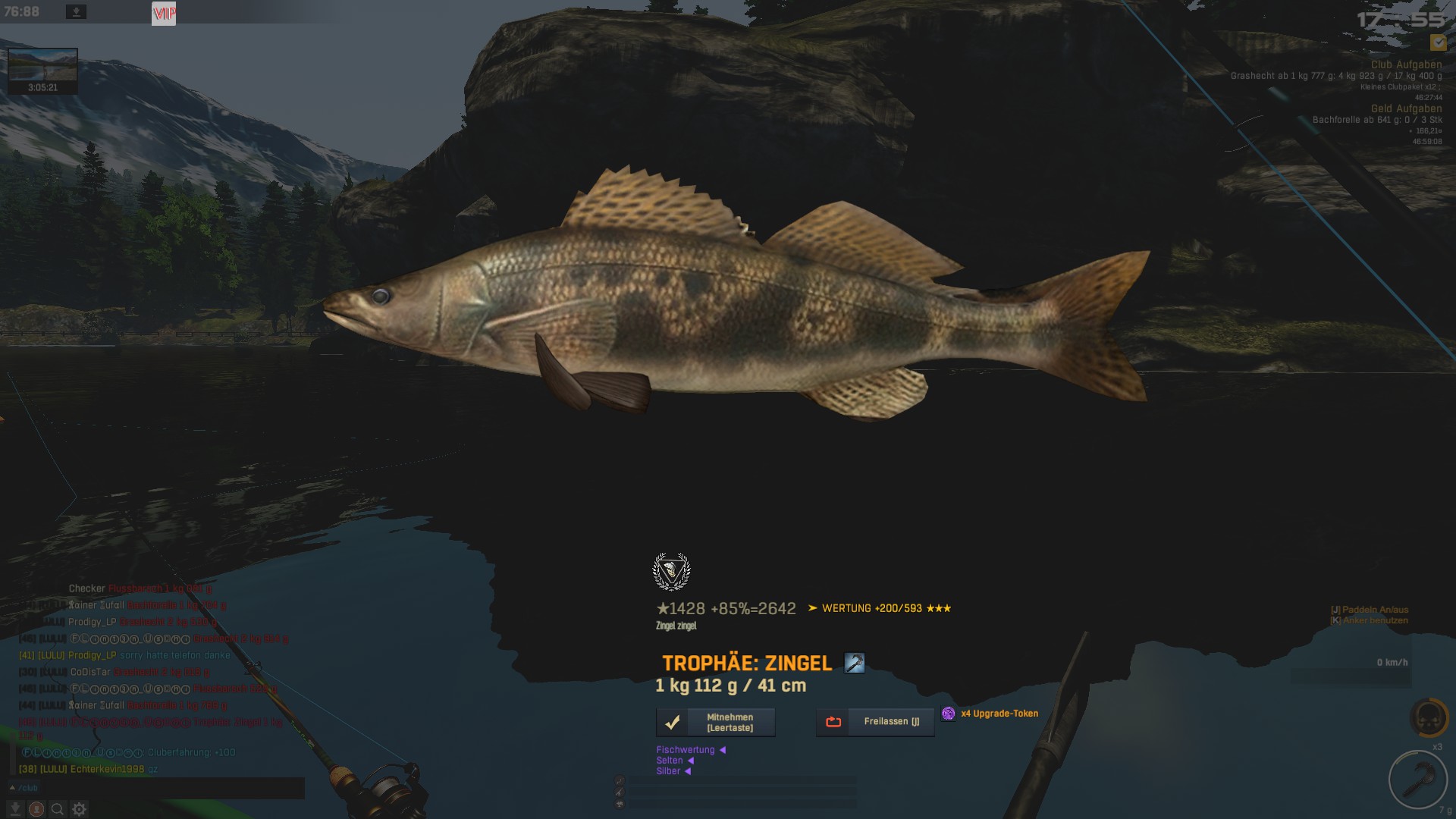Click the VIP badge
The height and width of the screenshot is (819, 1456).
pos(164,13)
